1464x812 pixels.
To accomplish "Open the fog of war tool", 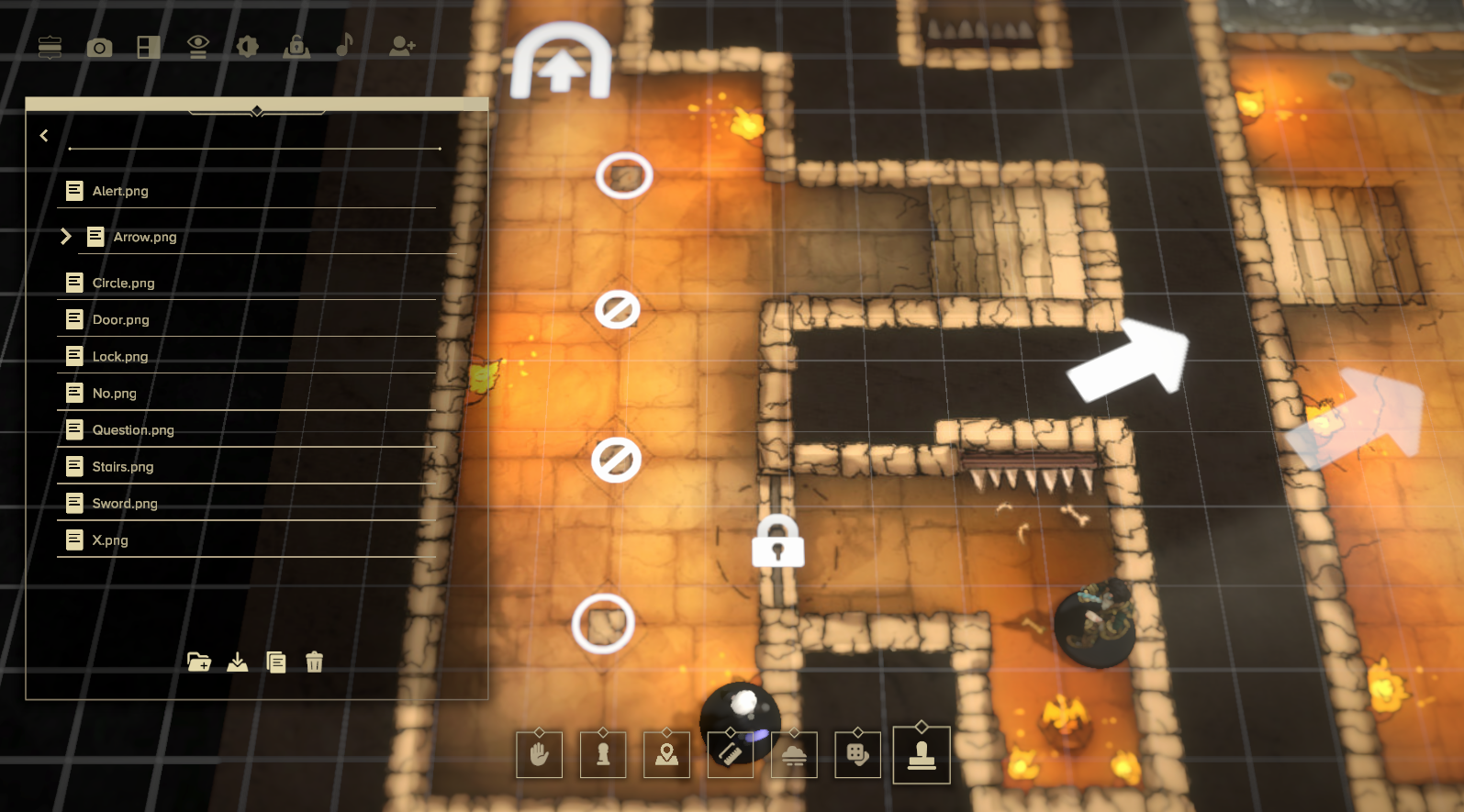I will (x=794, y=754).
